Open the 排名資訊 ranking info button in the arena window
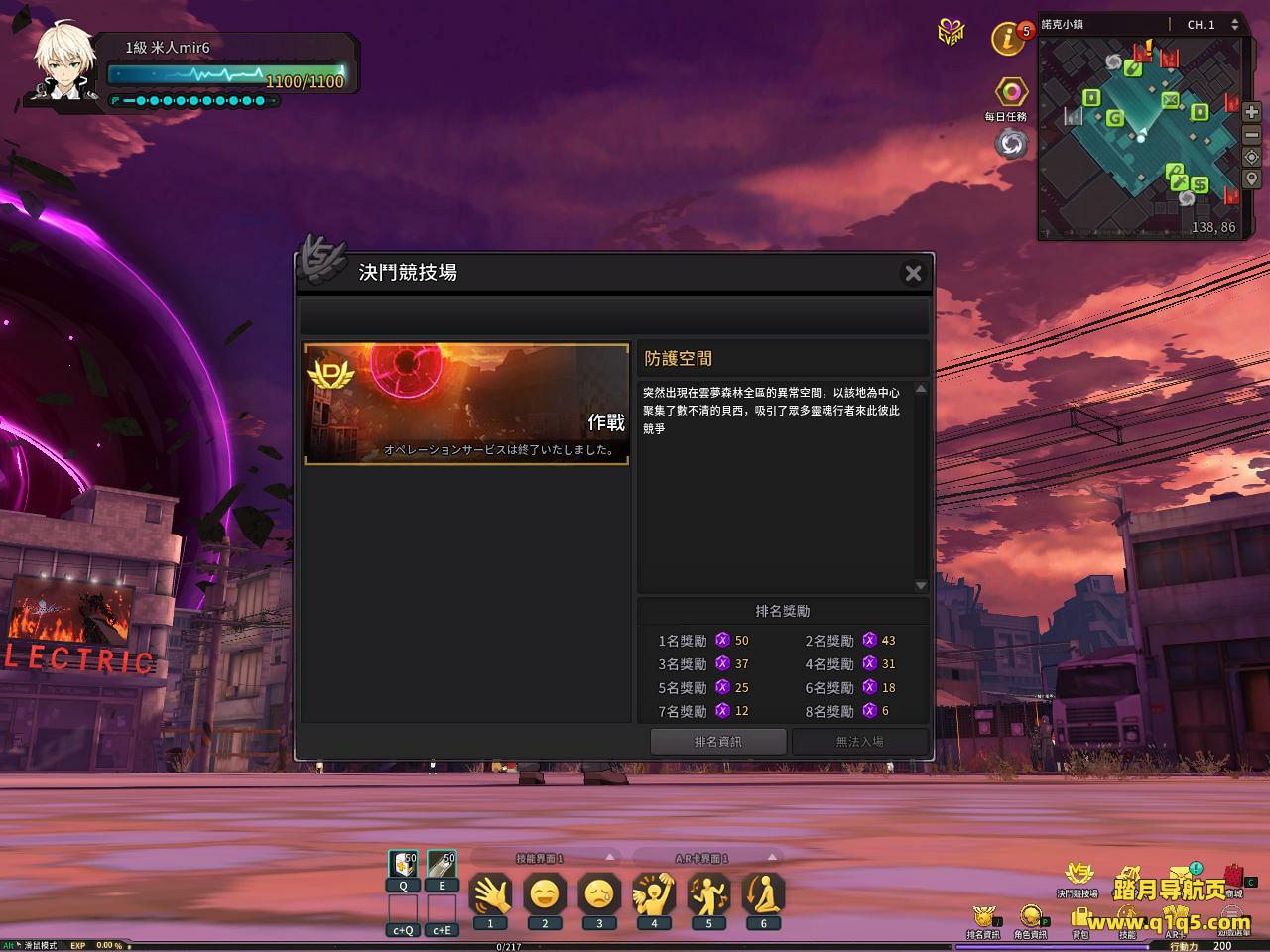The width and height of the screenshot is (1270, 952). [x=718, y=741]
